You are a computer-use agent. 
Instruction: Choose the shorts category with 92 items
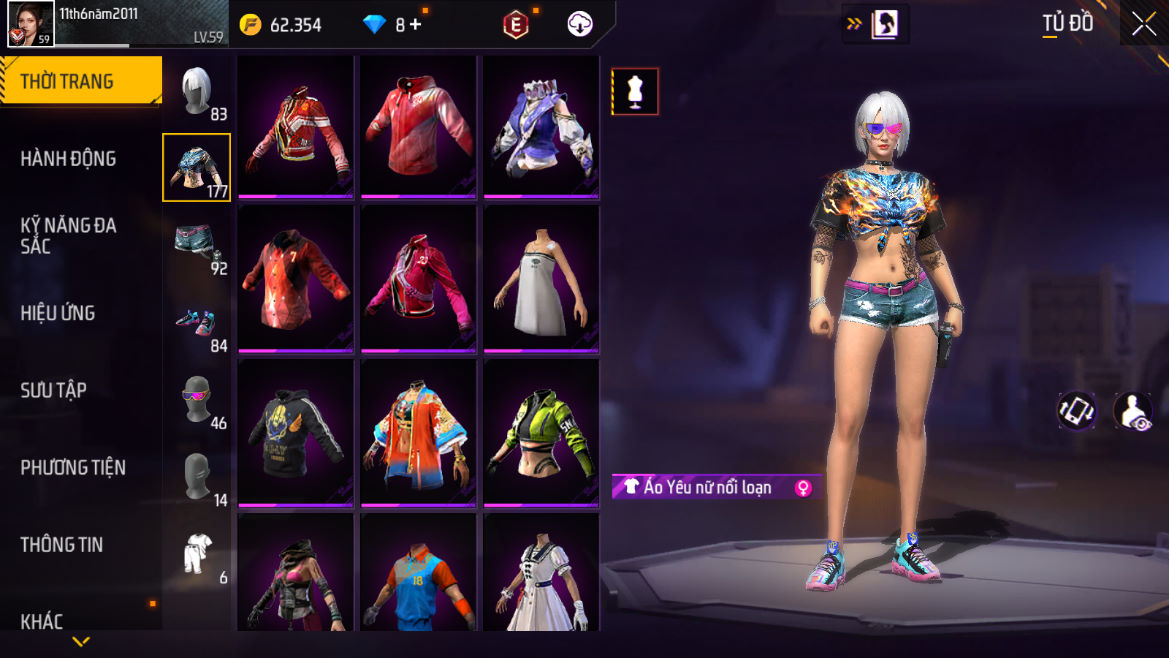pos(197,245)
